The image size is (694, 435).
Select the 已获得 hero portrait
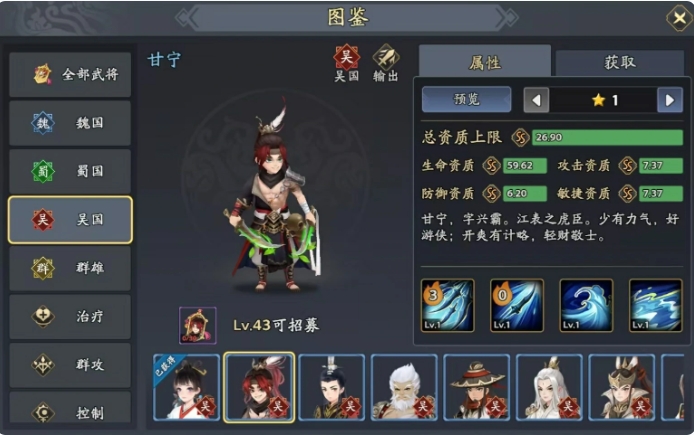[x=186, y=386]
